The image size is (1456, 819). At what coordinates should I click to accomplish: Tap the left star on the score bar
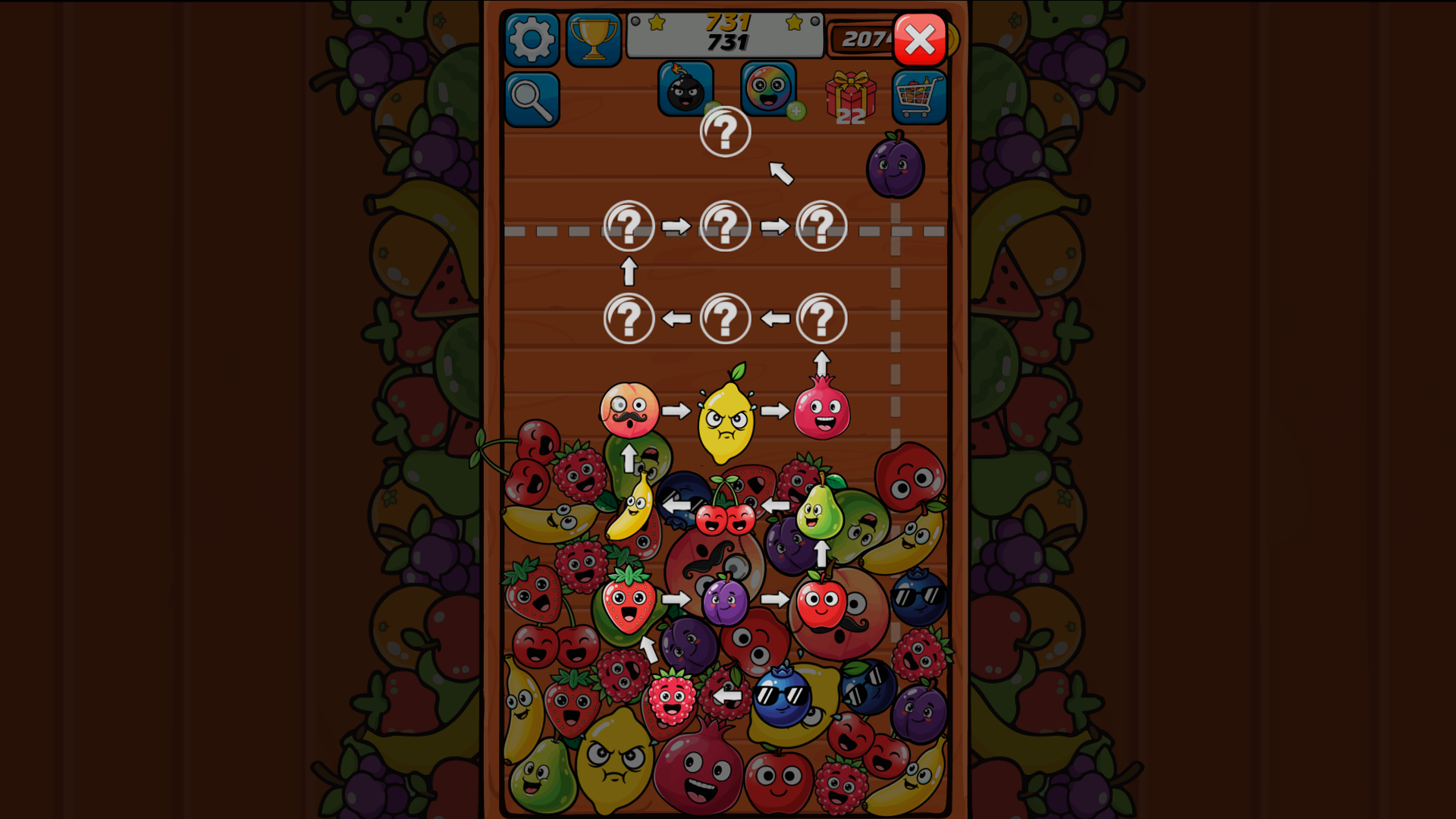coord(656,23)
